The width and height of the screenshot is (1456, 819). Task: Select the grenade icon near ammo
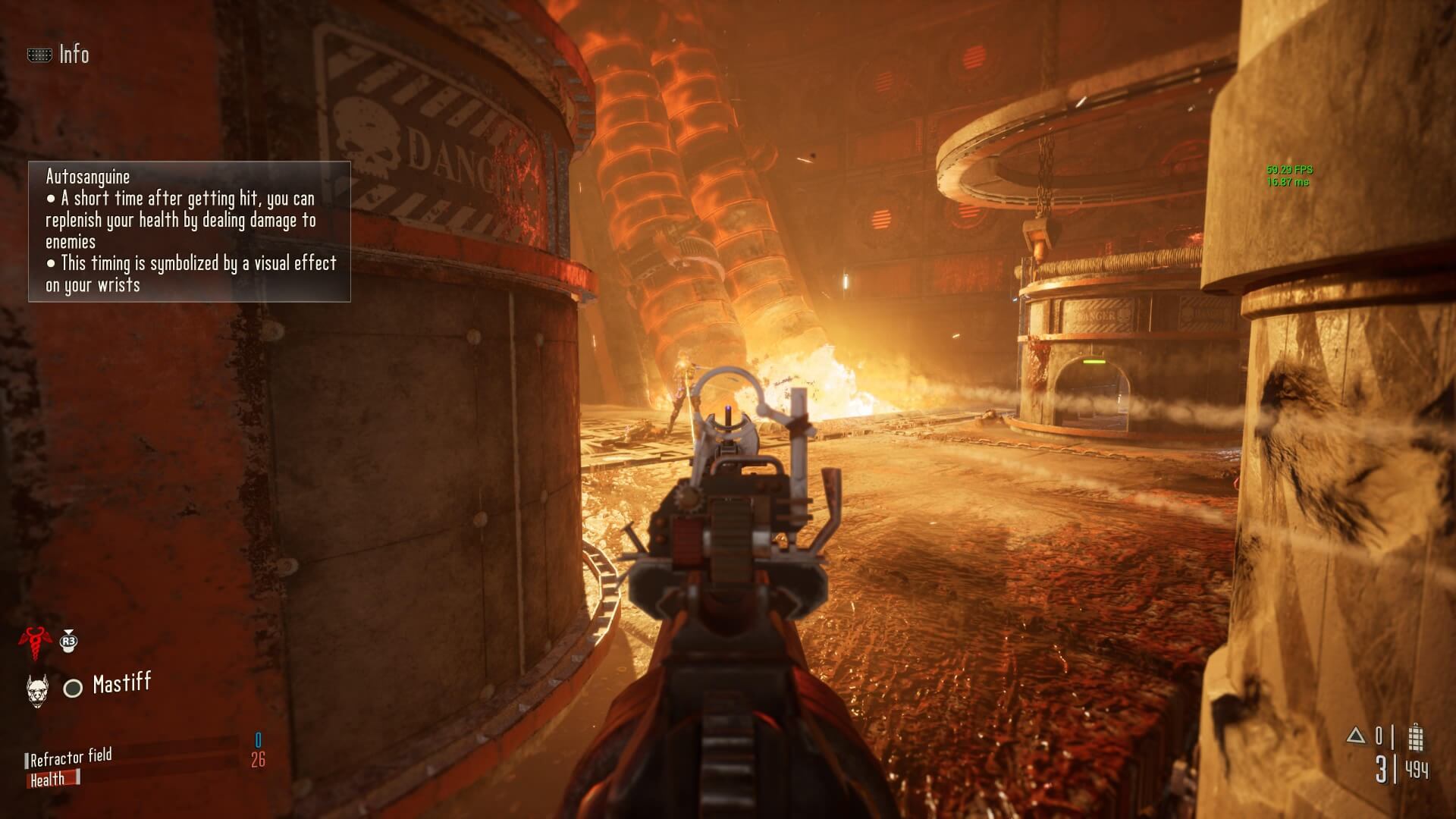pos(1415,737)
